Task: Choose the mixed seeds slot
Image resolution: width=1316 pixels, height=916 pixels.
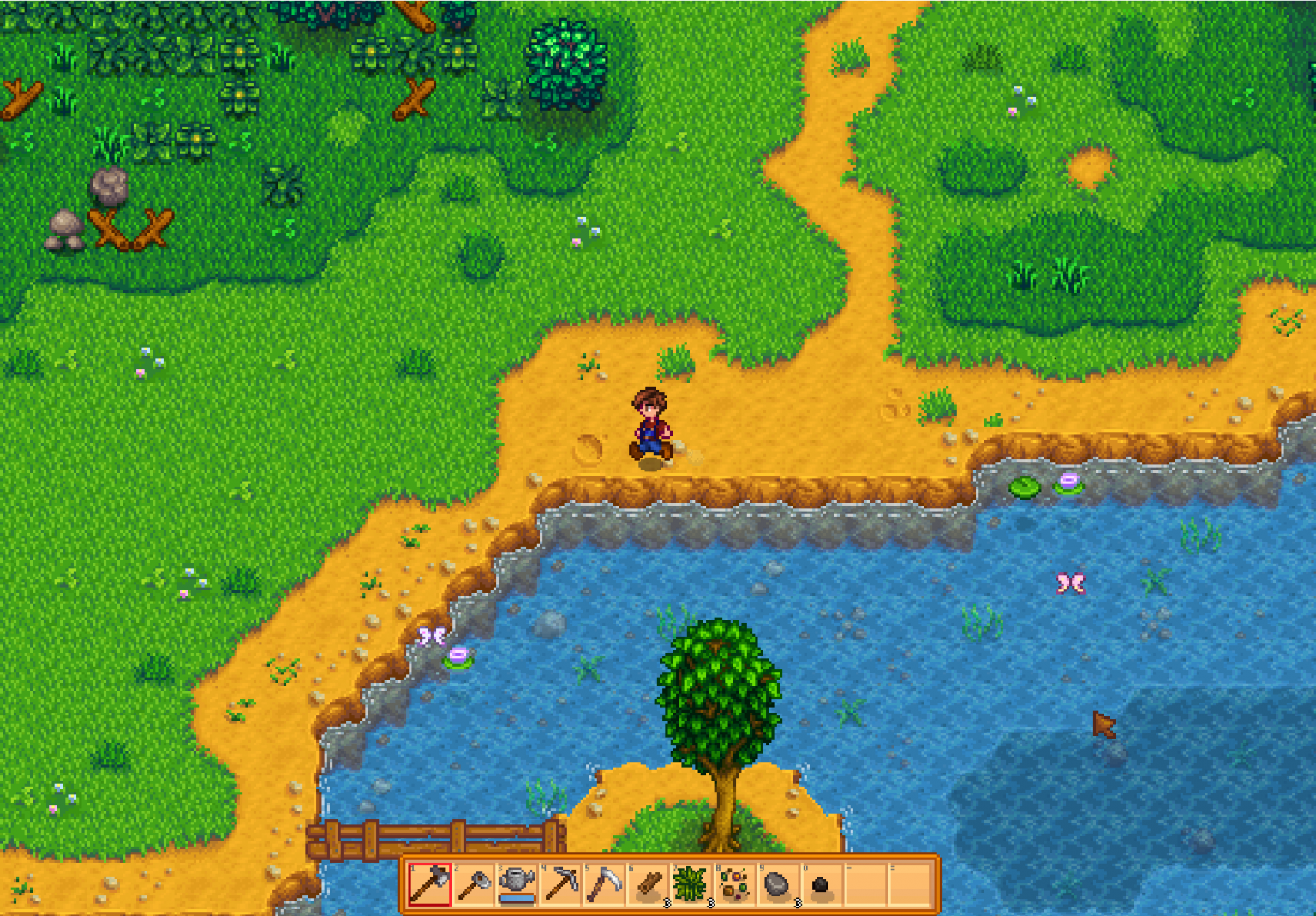Action: click(x=735, y=884)
